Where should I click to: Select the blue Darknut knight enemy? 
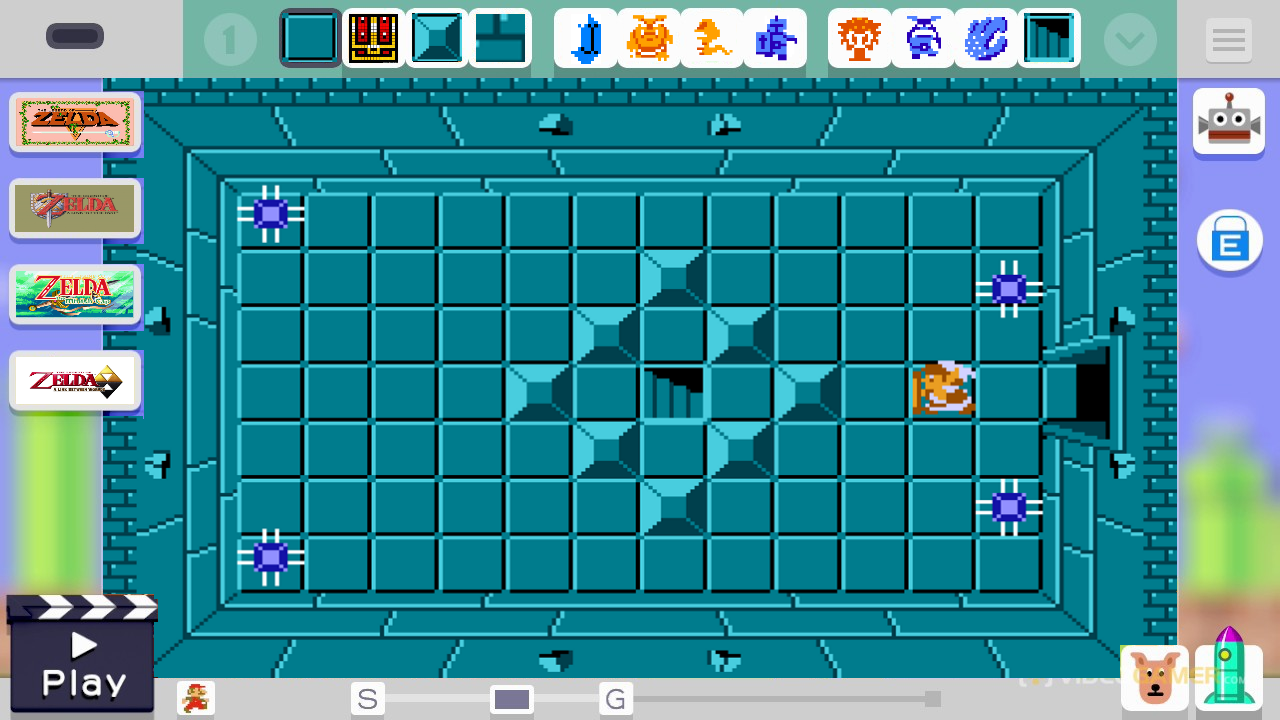775,38
